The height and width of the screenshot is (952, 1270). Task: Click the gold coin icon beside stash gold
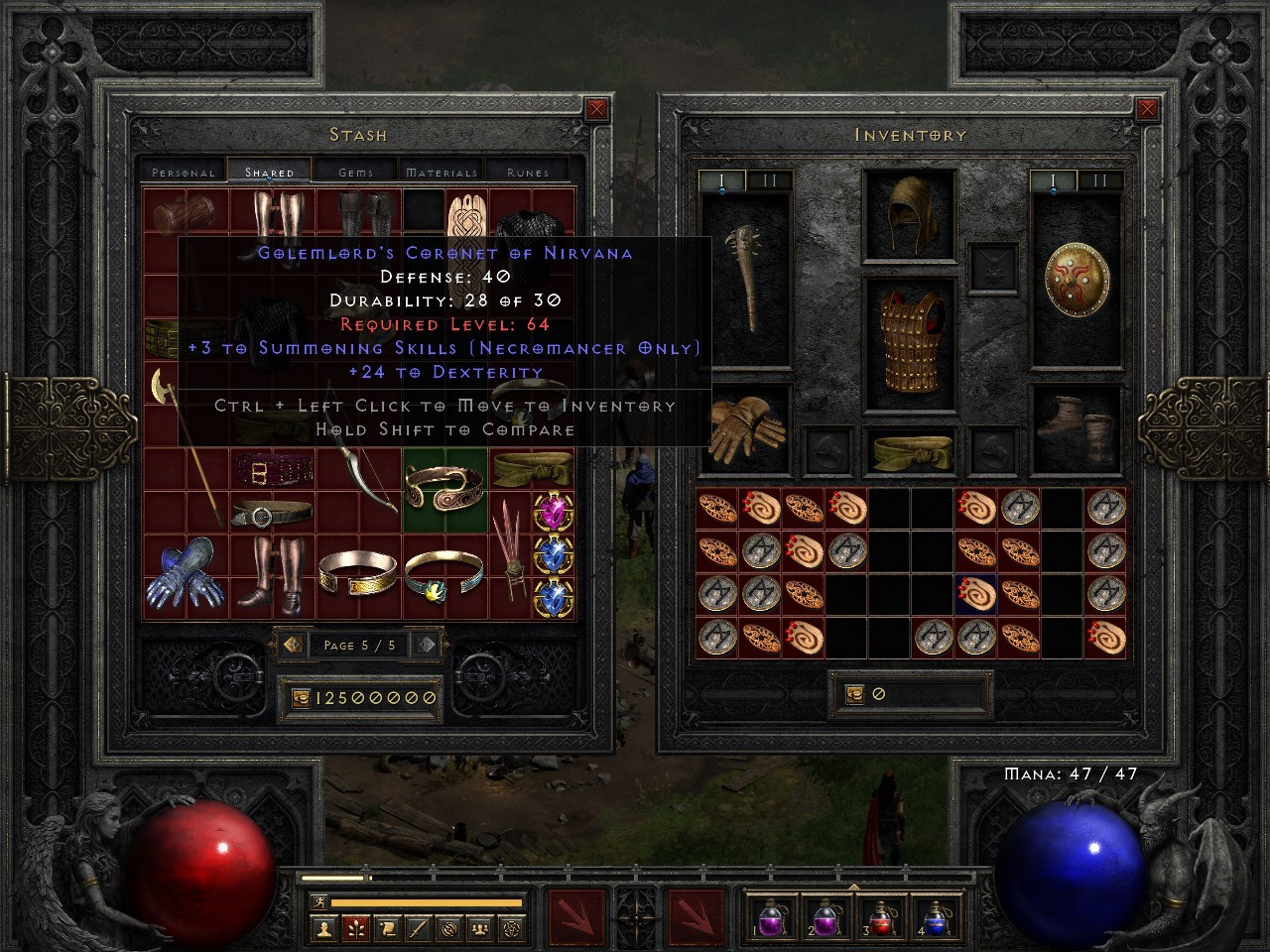(x=300, y=697)
